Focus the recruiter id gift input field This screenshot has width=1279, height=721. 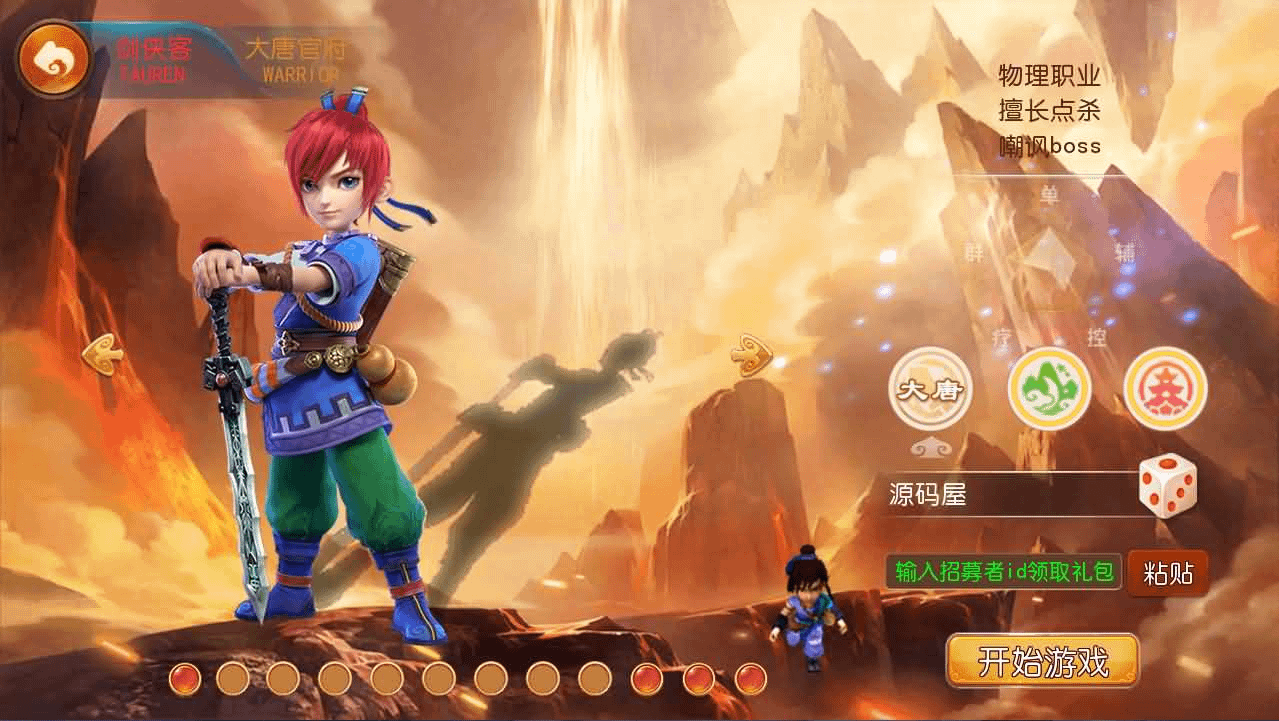[1003, 572]
